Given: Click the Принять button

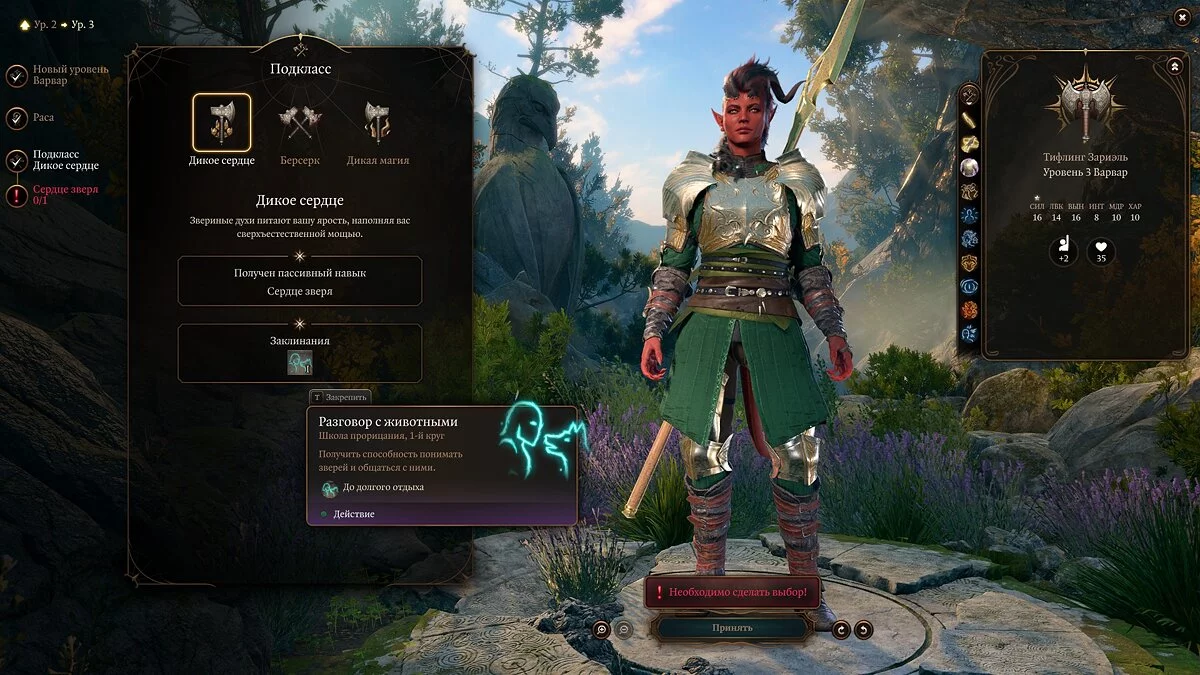Looking at the screenshot, I should (732, 628).
